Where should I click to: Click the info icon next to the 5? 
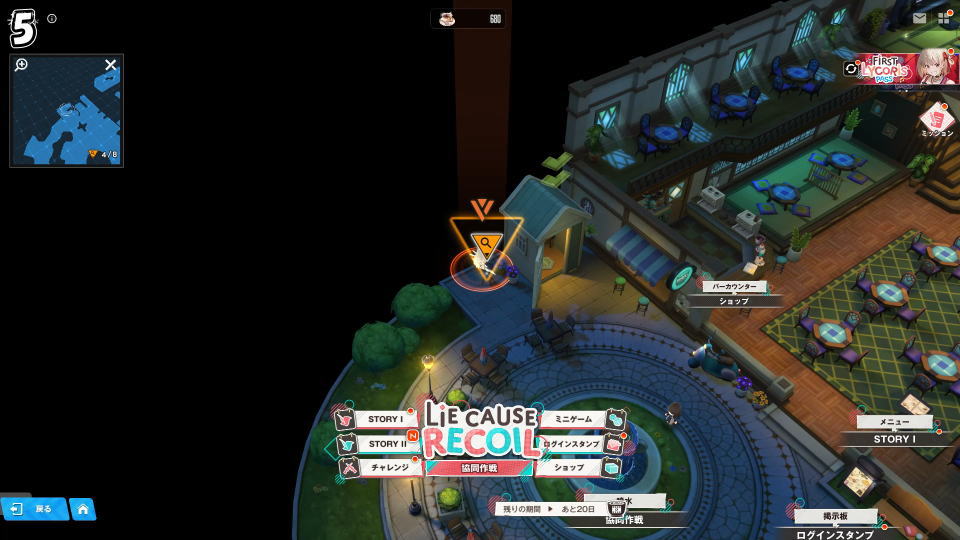(x=52, y=18)
